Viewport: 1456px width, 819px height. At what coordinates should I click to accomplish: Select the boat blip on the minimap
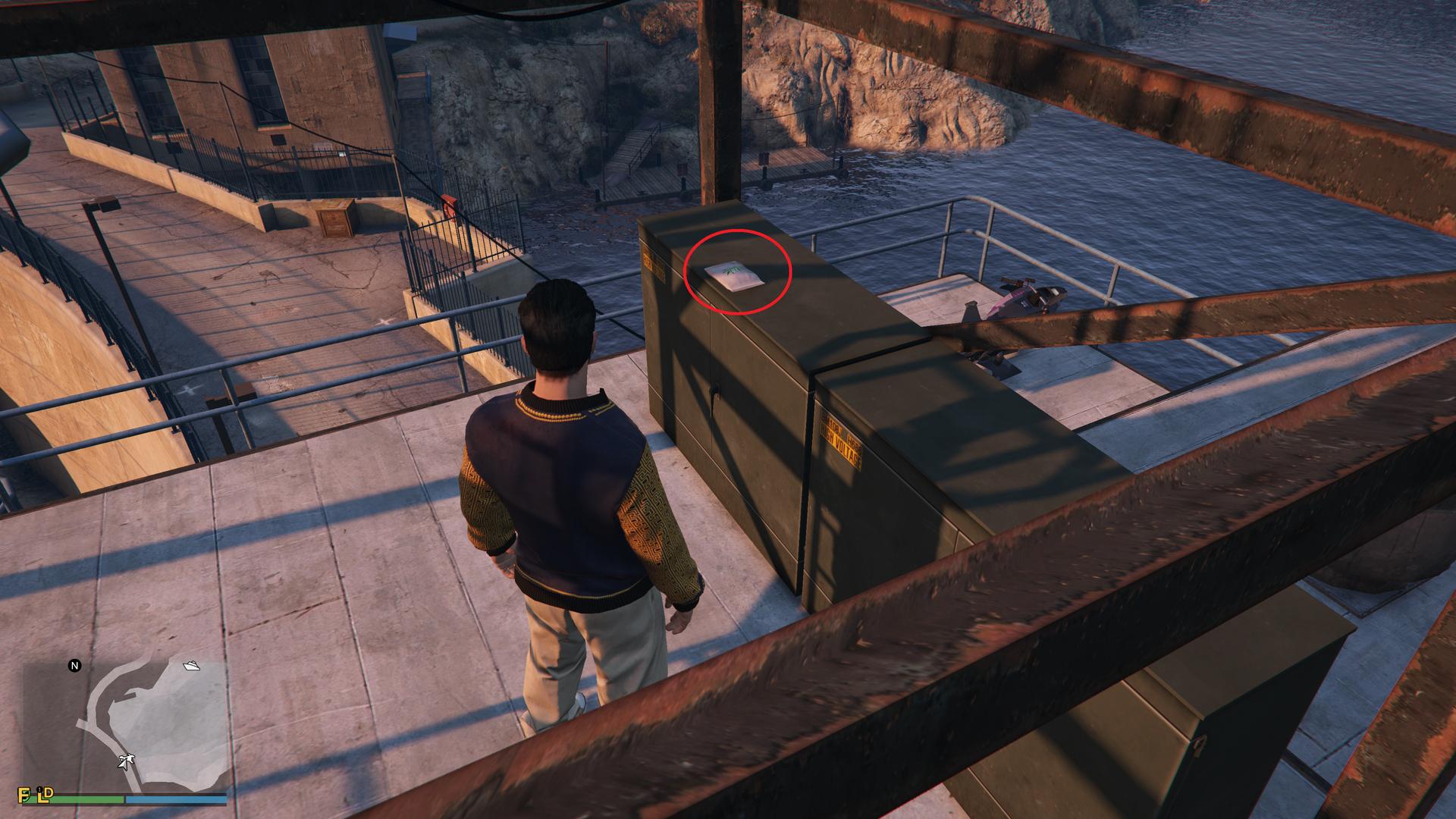point(191,666)
